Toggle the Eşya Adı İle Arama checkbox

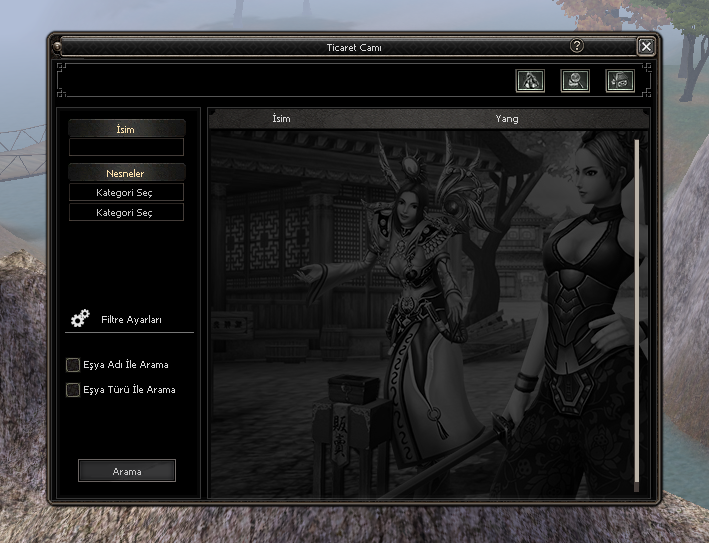(73, 365)
